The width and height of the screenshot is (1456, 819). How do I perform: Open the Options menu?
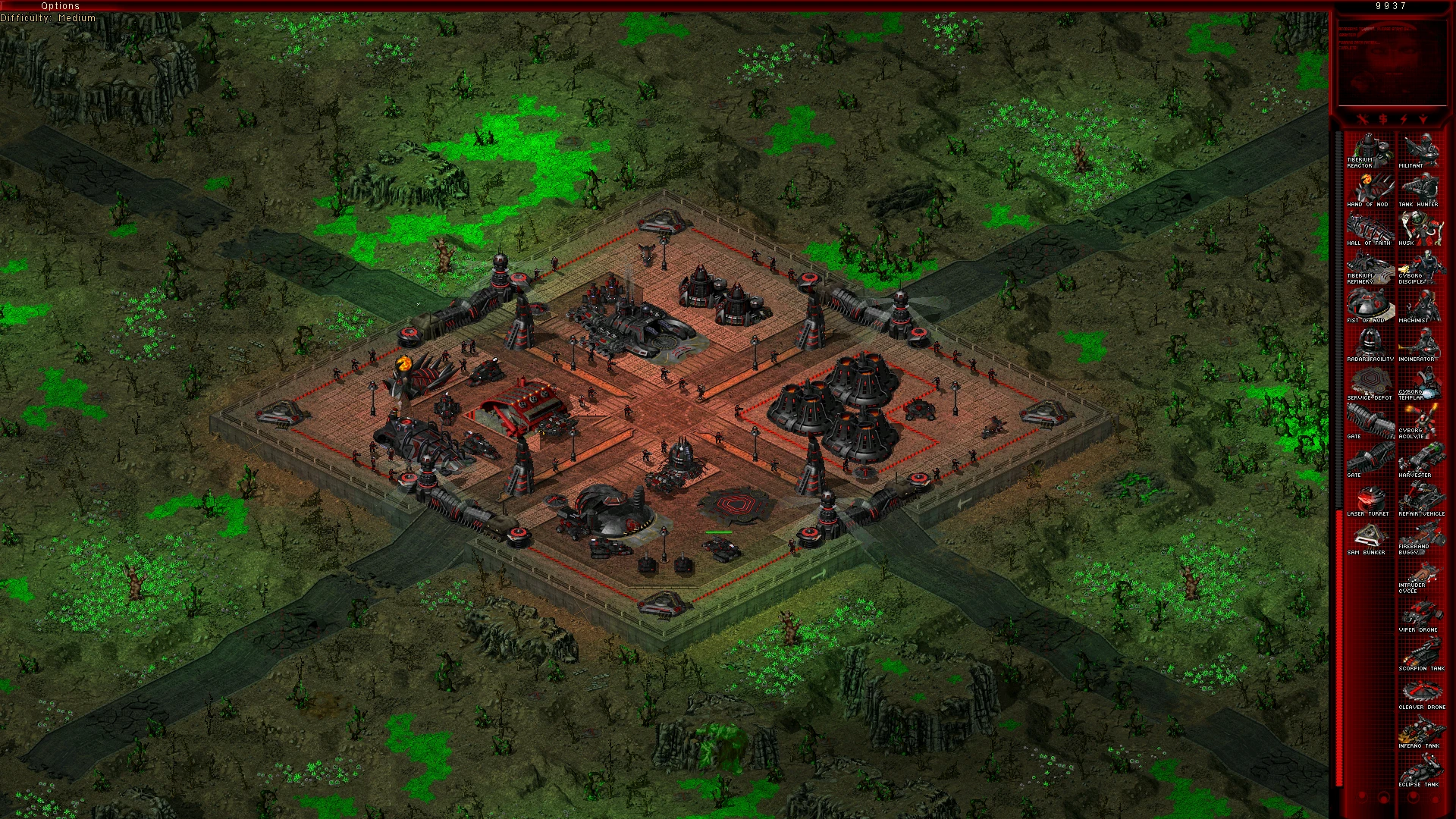click(x=60, y=6)
